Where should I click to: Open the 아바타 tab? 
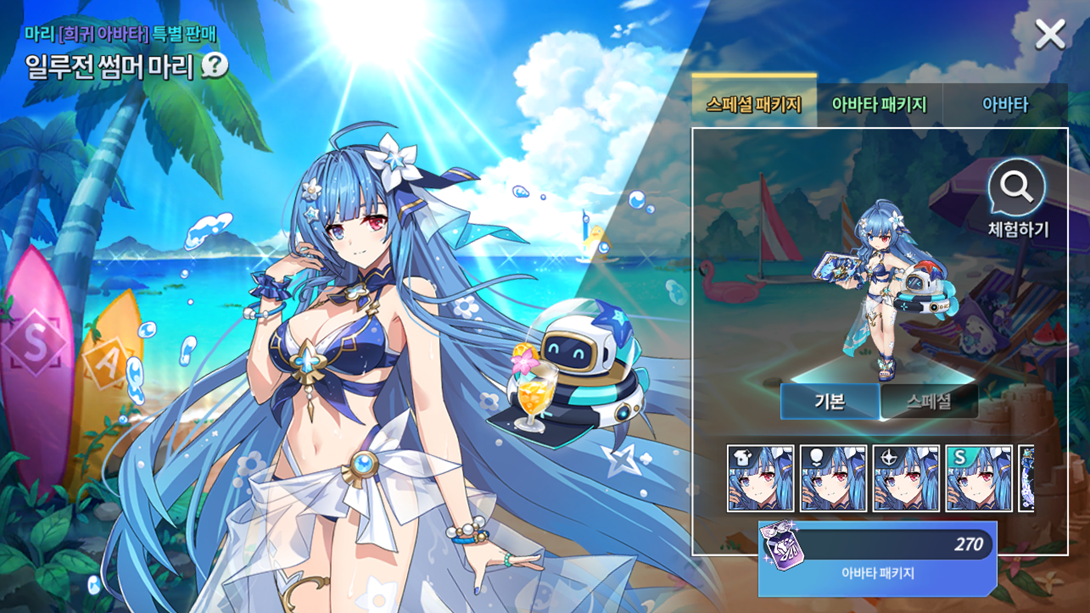(1004, 104)
